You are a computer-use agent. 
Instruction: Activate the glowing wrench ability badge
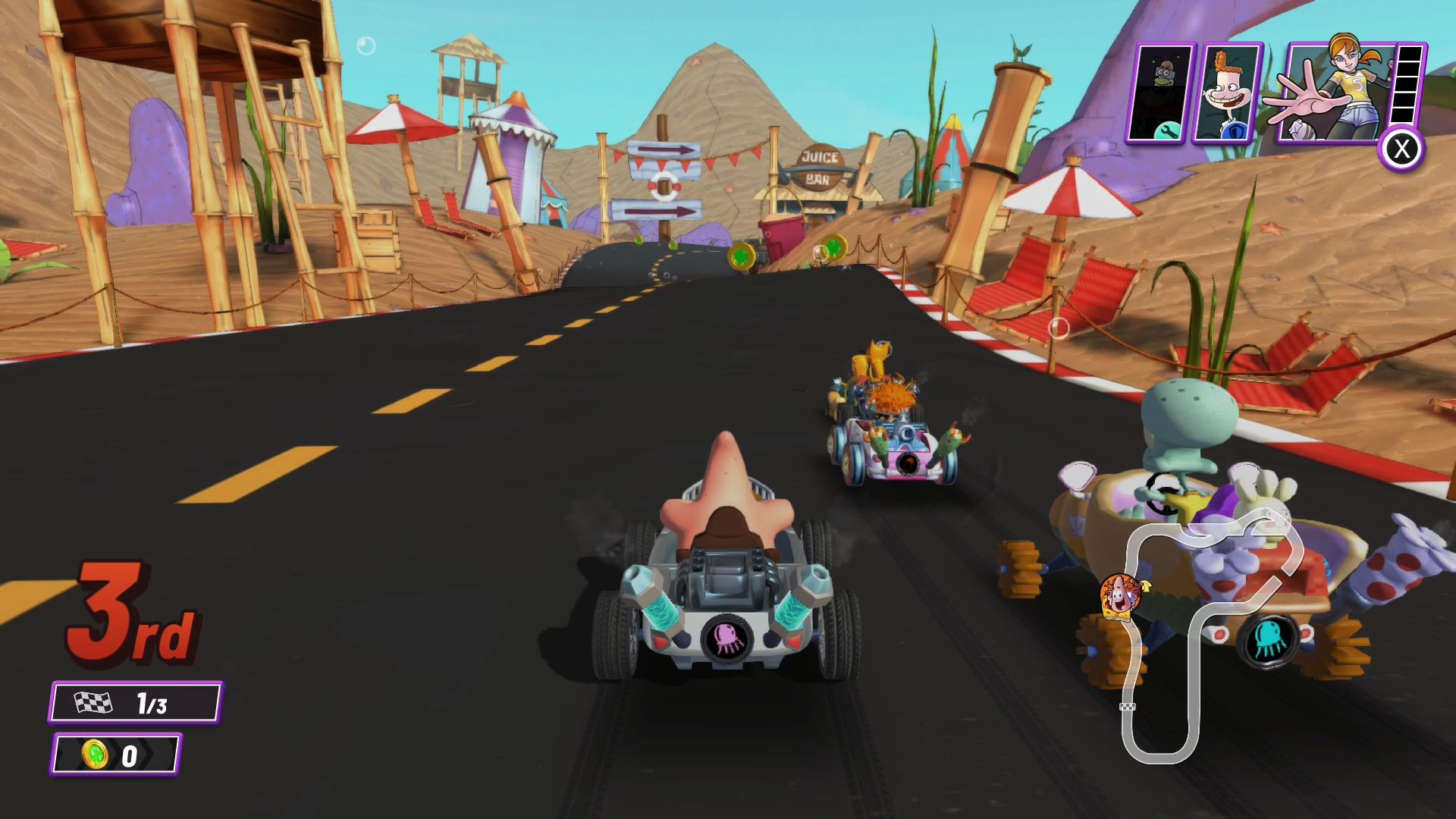click(x=1168, y=130)
